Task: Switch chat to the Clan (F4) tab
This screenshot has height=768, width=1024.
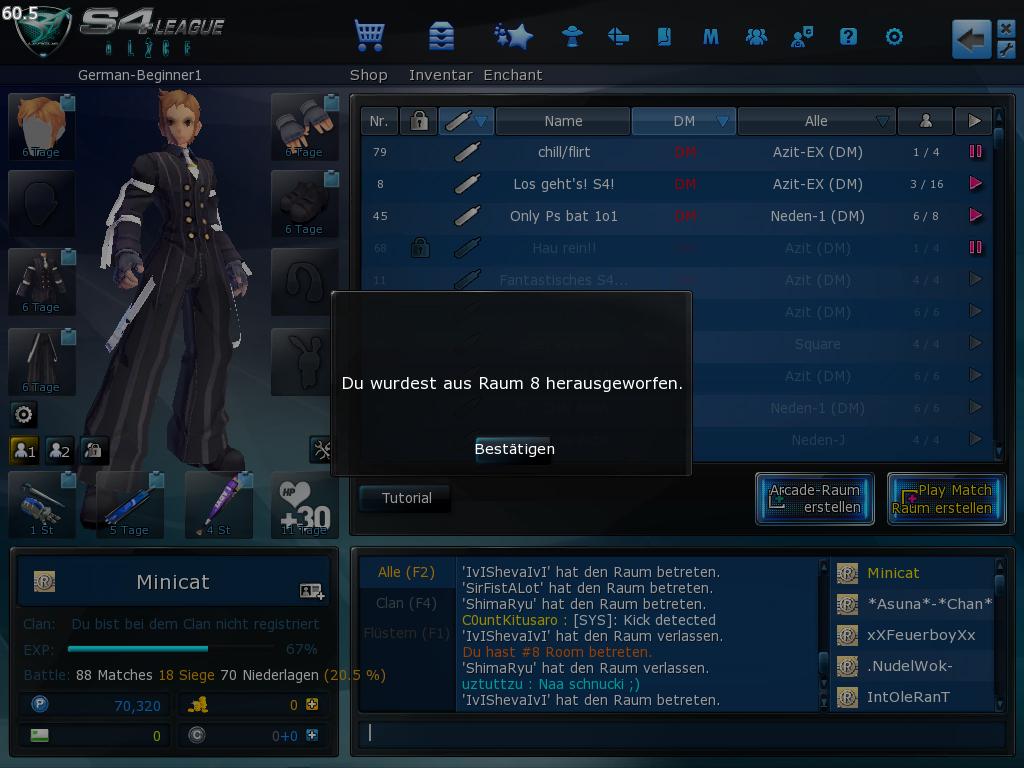Action: 406,603
